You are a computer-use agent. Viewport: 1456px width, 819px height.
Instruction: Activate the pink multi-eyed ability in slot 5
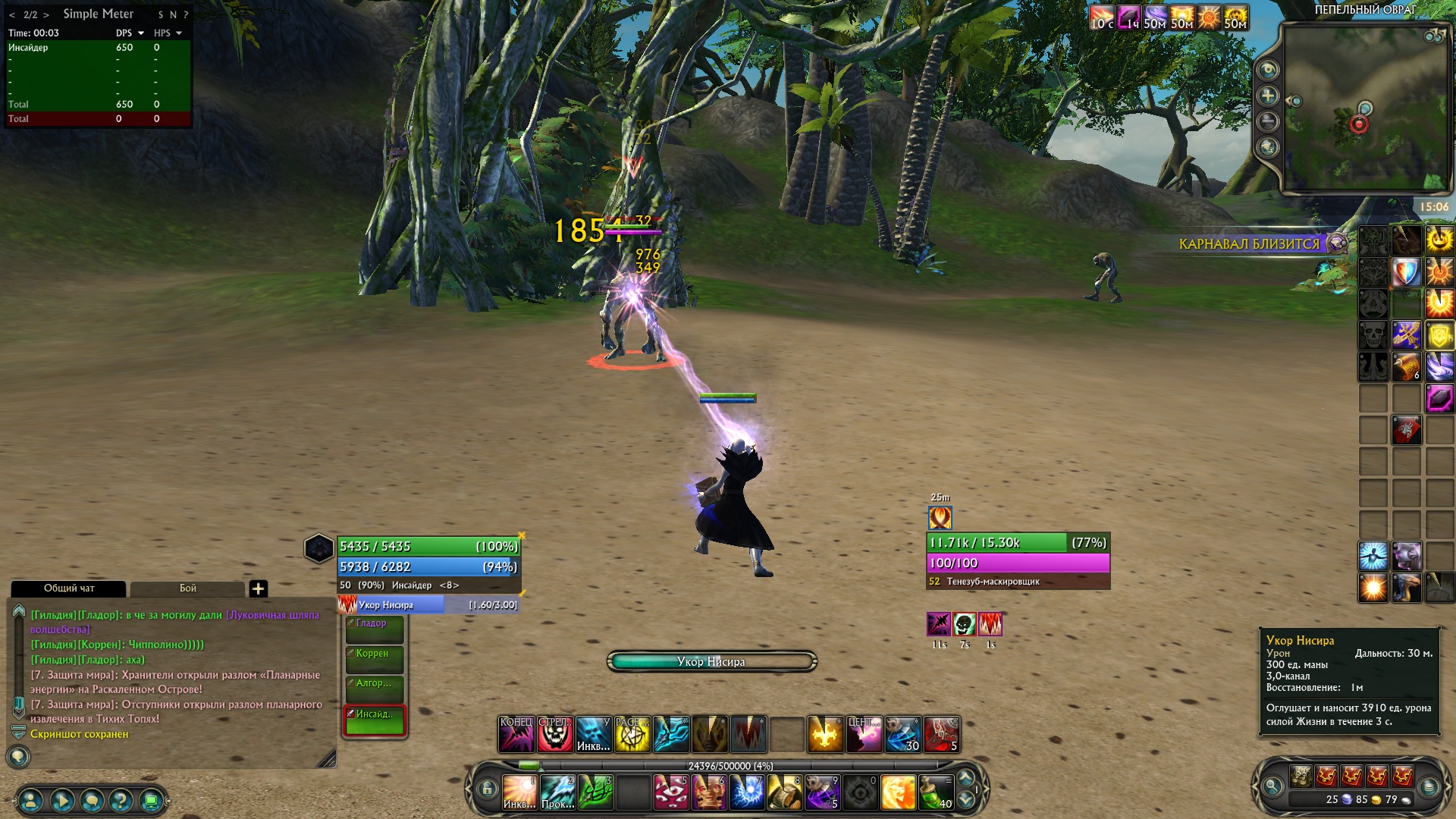pos(670,792)
